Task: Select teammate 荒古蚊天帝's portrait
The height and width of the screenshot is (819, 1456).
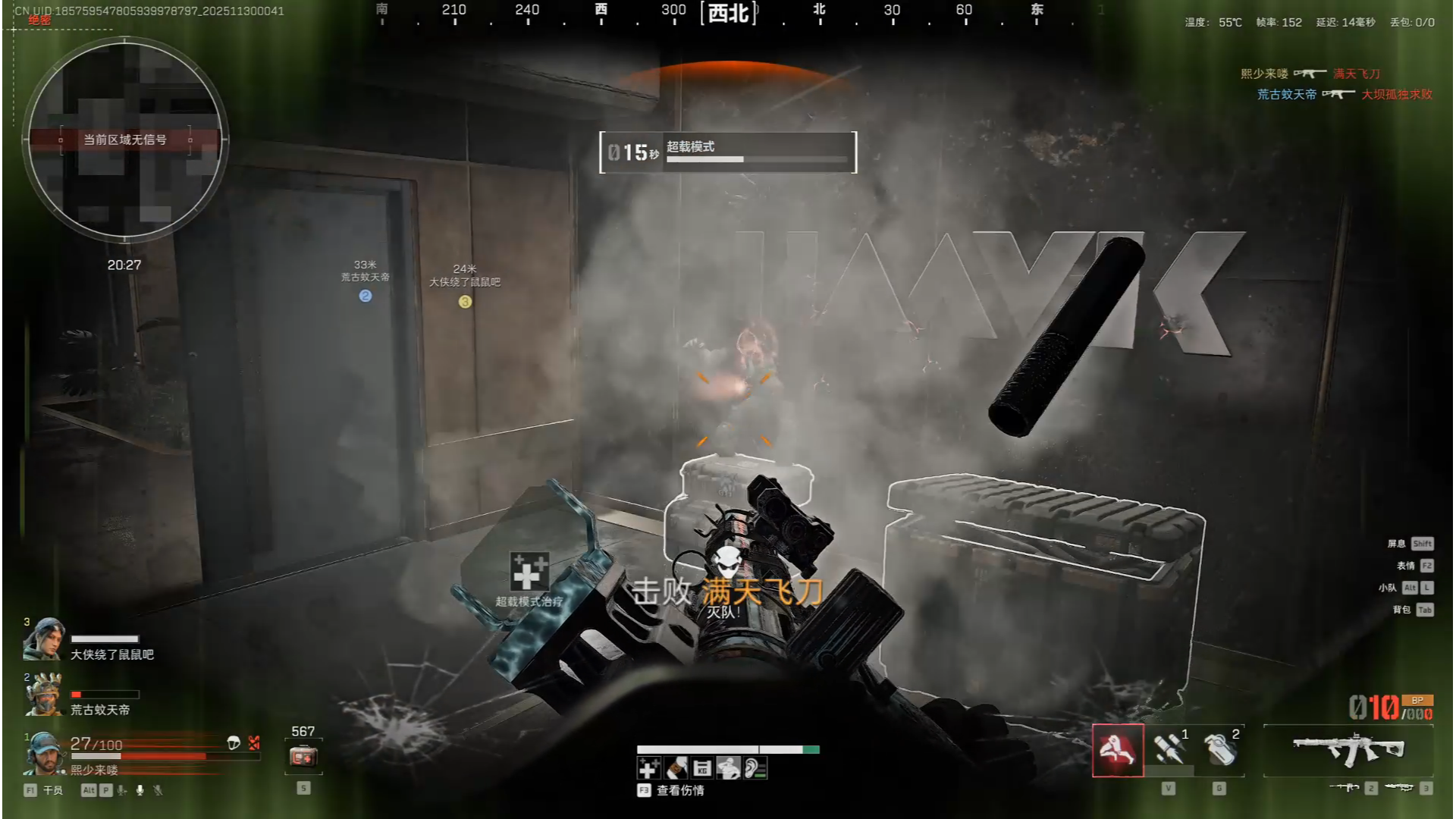Action: (x=43, y=695)
